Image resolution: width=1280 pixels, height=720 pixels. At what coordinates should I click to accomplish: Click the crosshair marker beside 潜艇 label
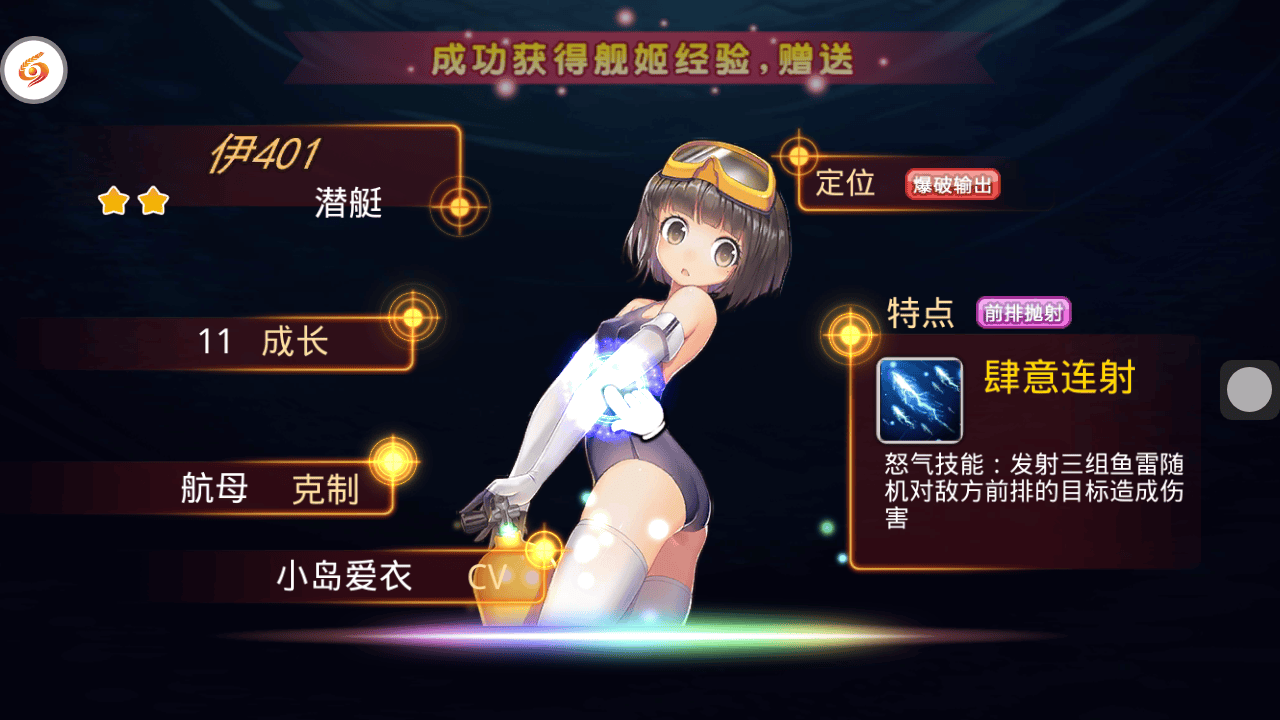click(x=458, y=207)
